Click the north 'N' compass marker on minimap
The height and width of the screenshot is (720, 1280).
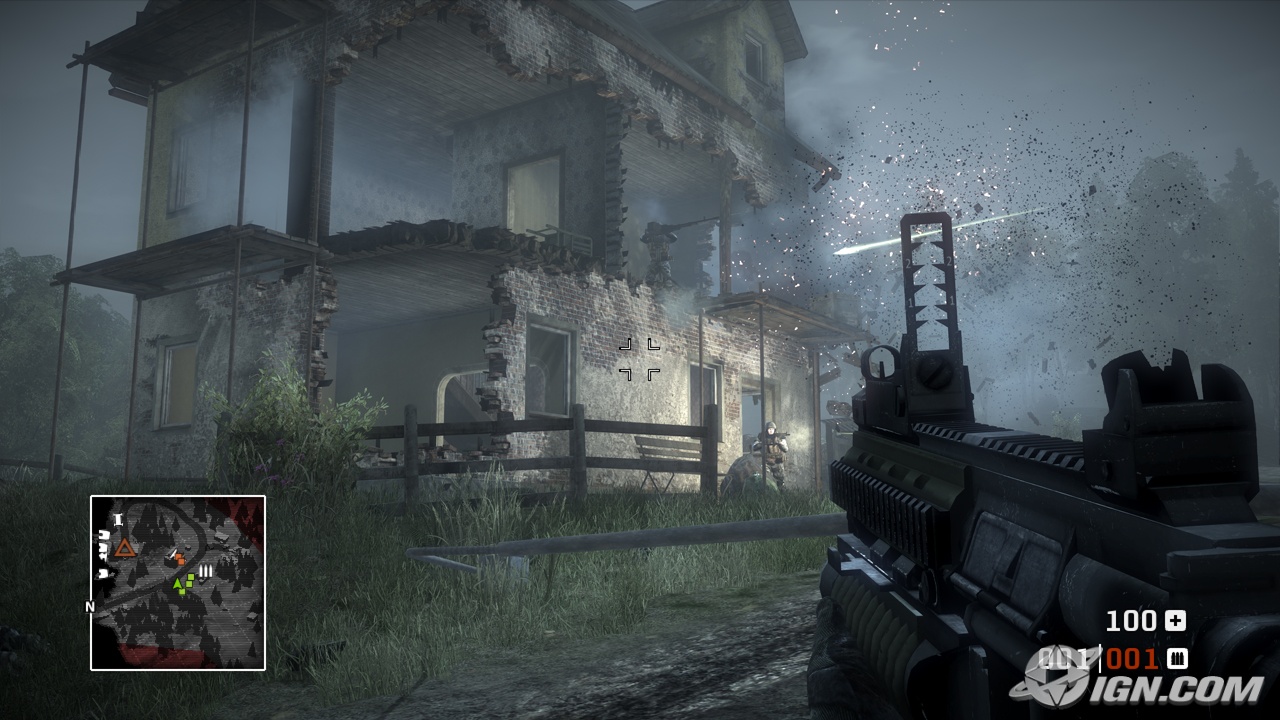[x=90, y=606]
